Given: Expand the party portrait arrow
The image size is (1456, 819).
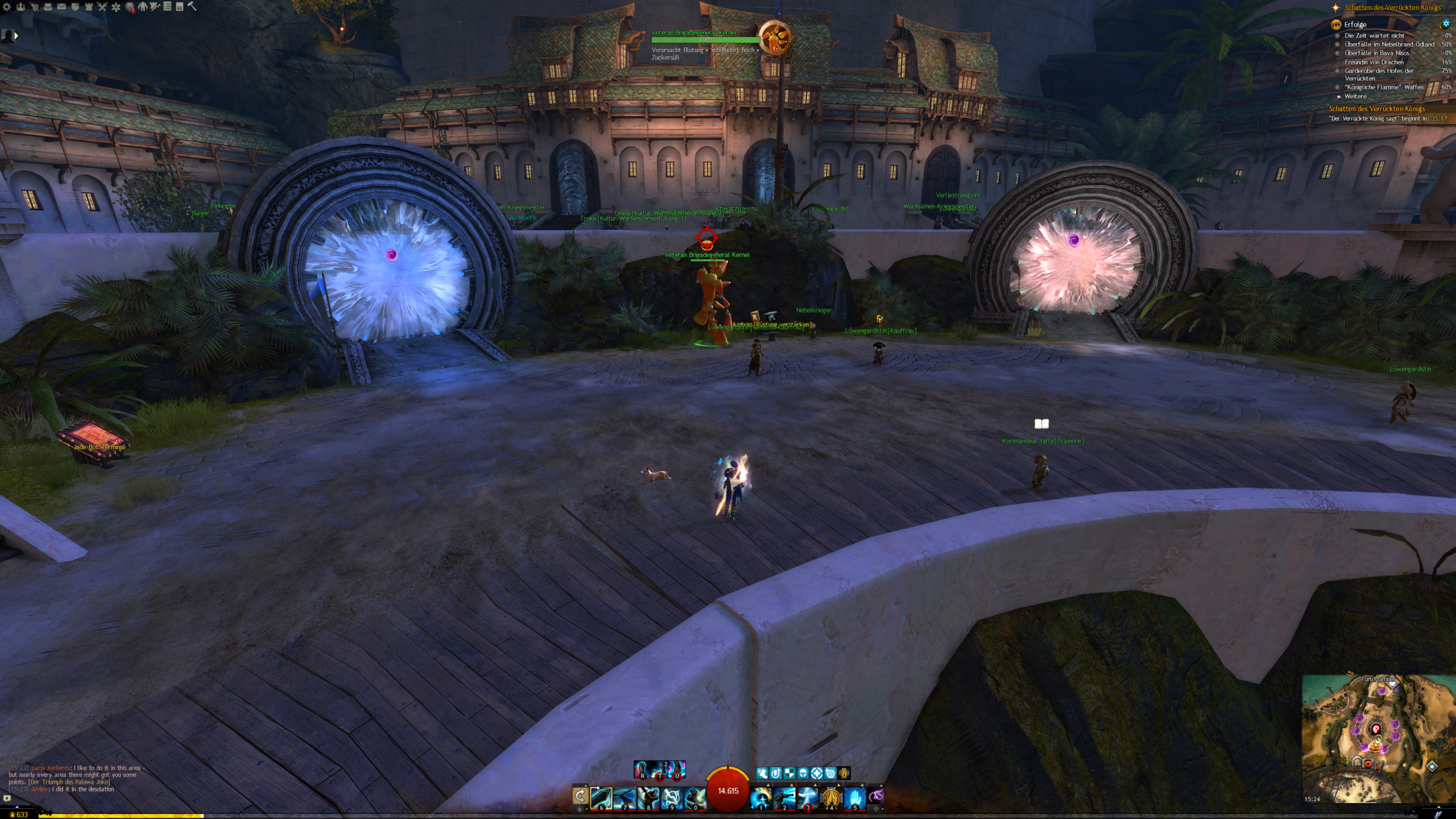Looking at the screenshot, I should pos(16,35).
